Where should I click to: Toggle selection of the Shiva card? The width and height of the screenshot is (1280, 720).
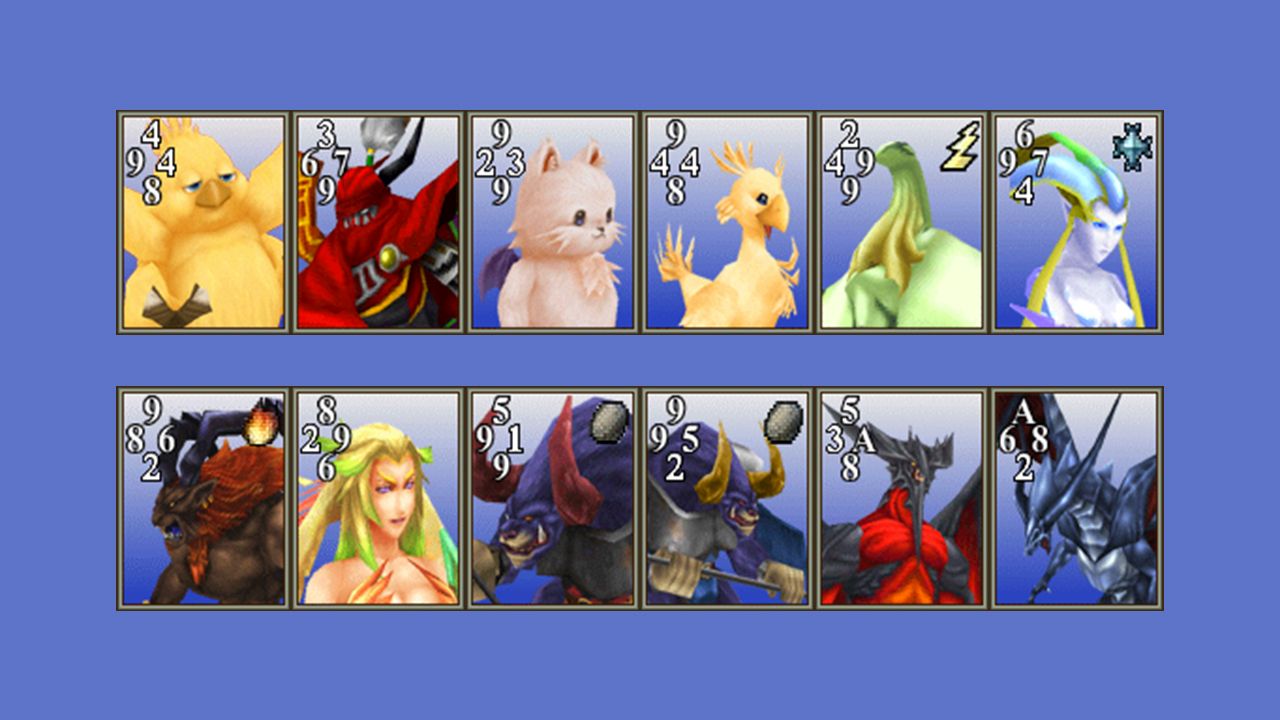click(1078, 220)
